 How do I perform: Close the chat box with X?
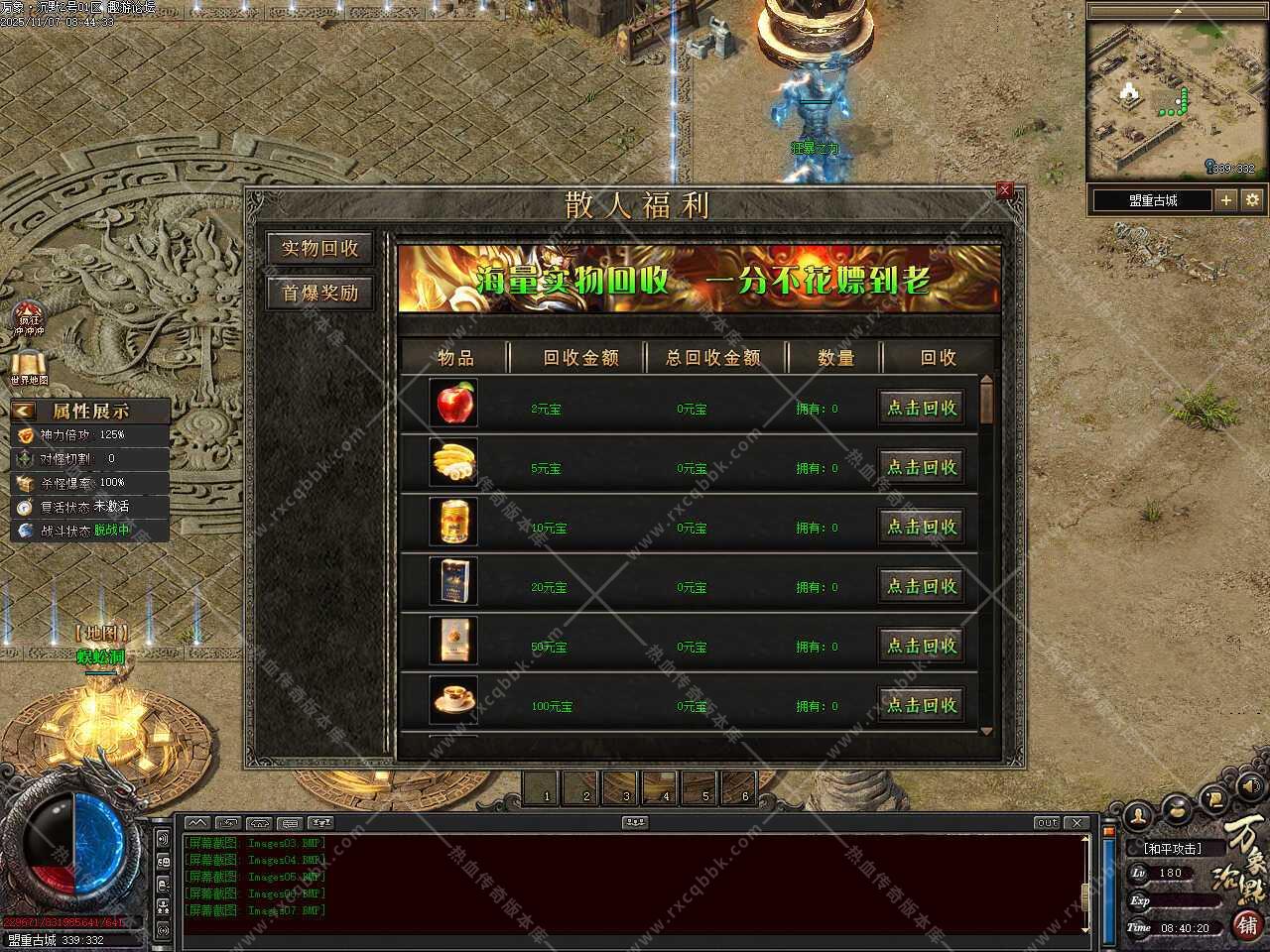(x=1077, y=823)
